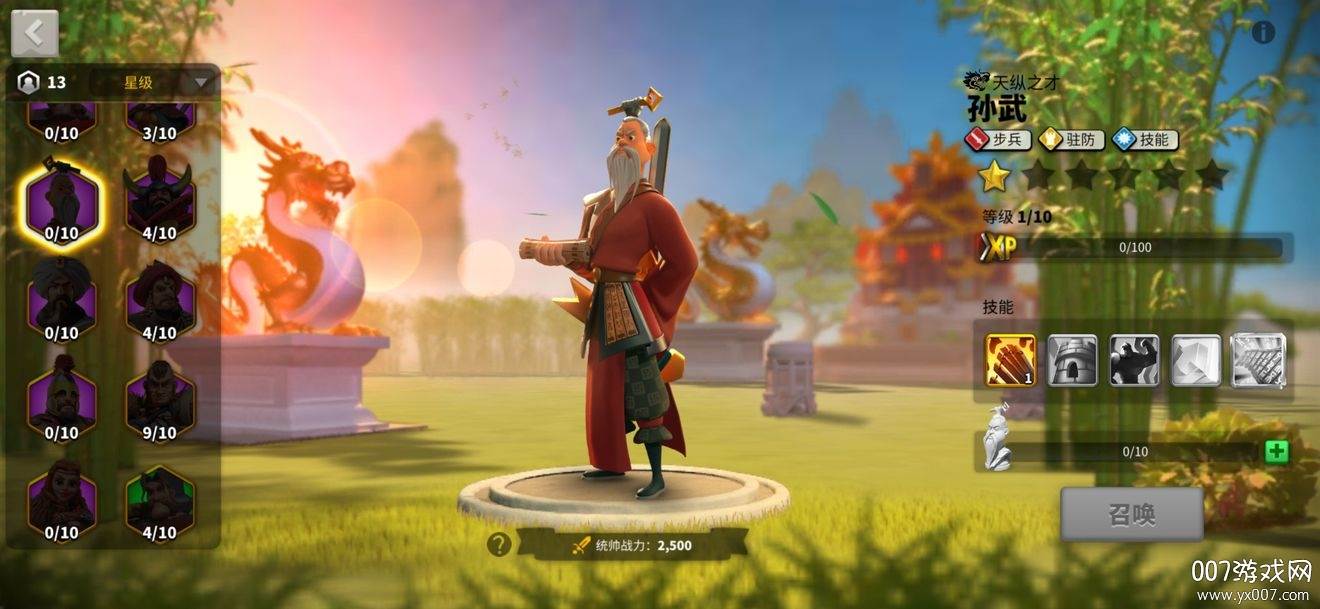The width and height of the screenshot is (1320, 609).
Task: Inspect the locked castle tower skill
Action: pos(1072,360)
